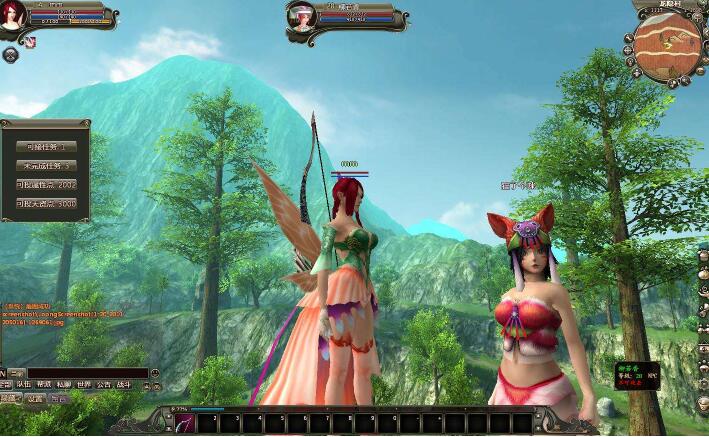709x437 pixels.
Task: Switch to the 世界 chat tab
Action: click(x=83, y=384)
